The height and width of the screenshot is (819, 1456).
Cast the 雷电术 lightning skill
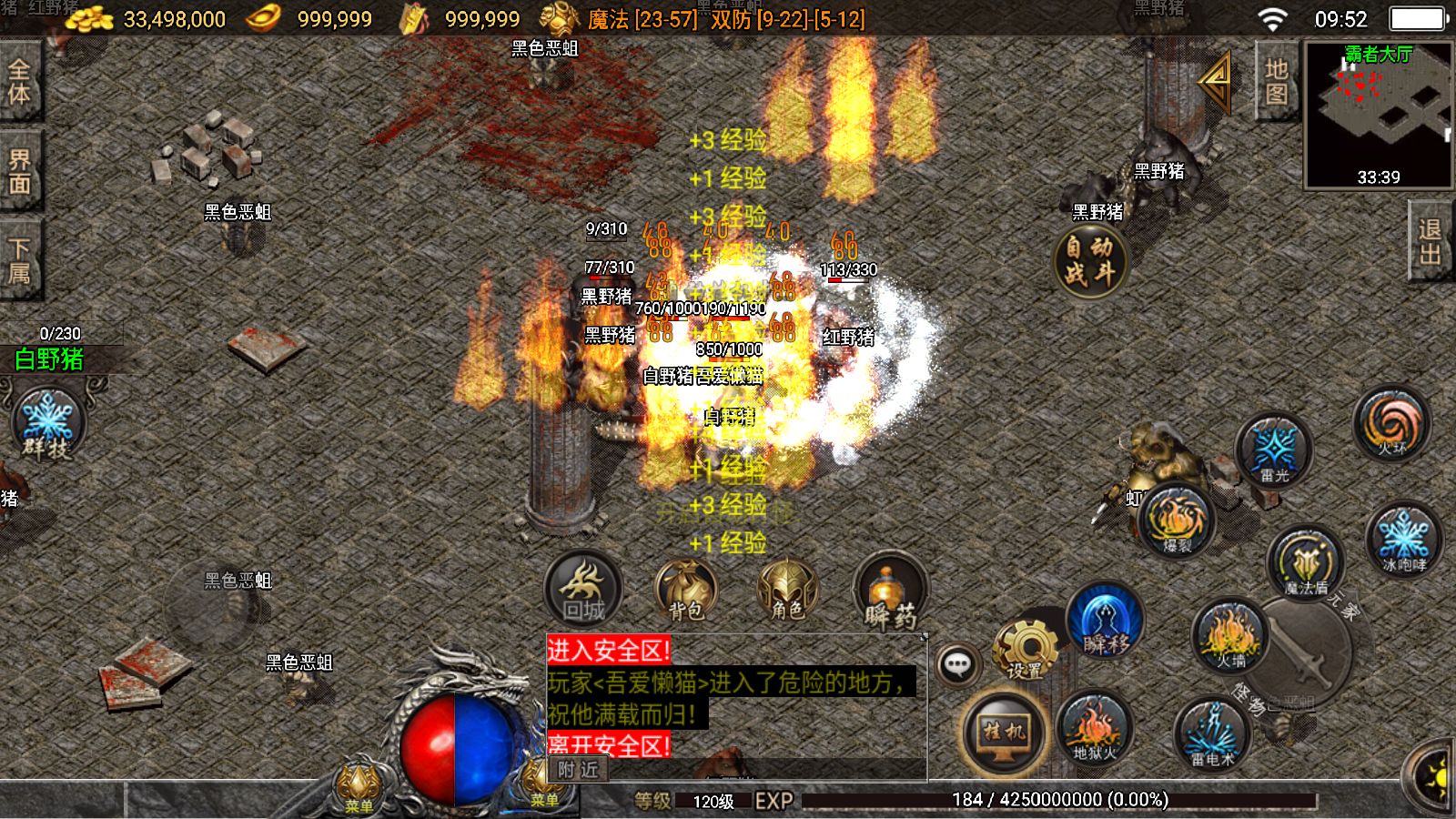1212,733
